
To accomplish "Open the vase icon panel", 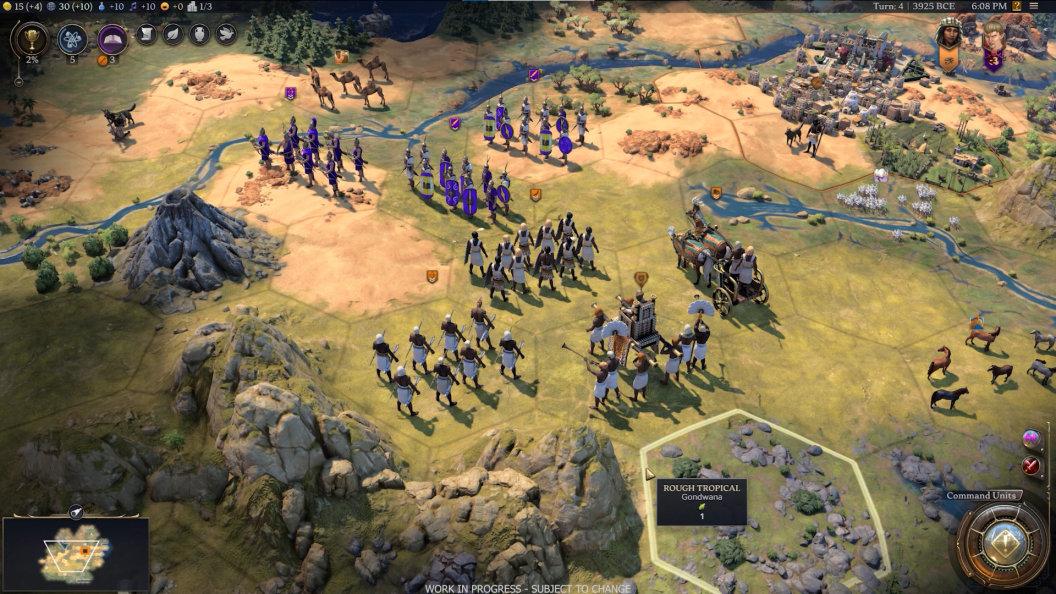I will 199,35.
